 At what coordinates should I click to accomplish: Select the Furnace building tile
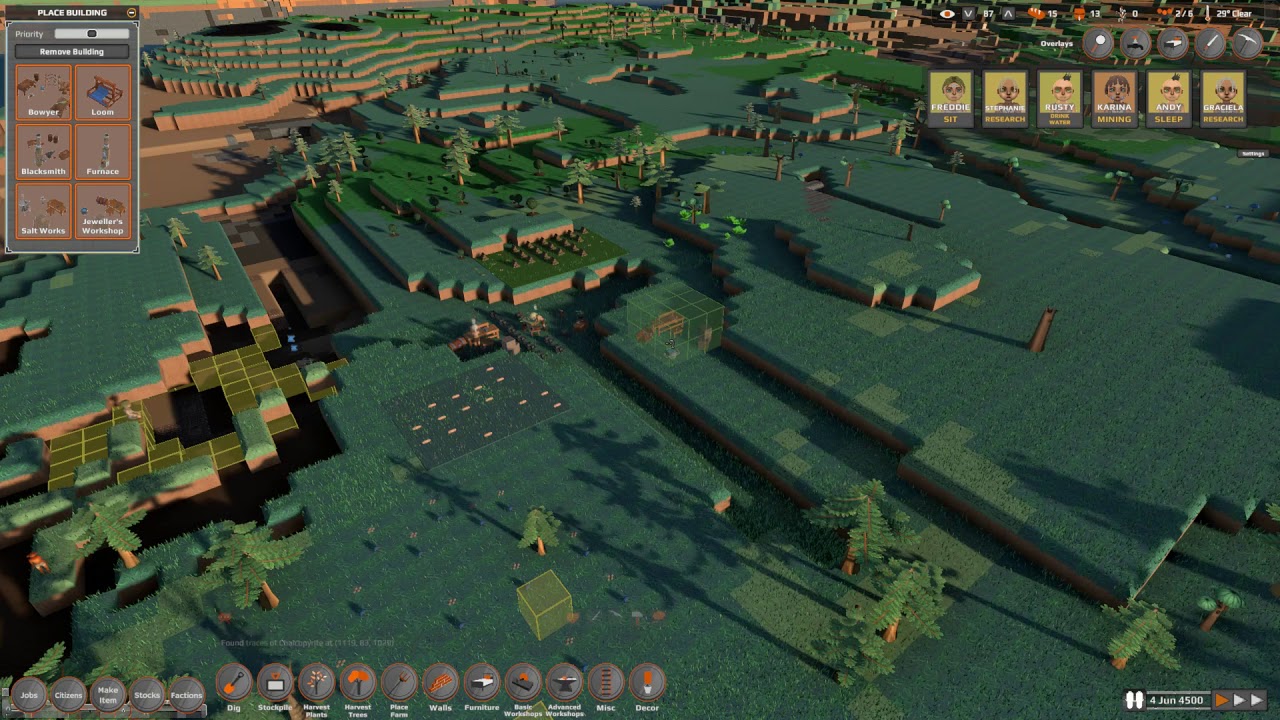click(x=102, y=152)
